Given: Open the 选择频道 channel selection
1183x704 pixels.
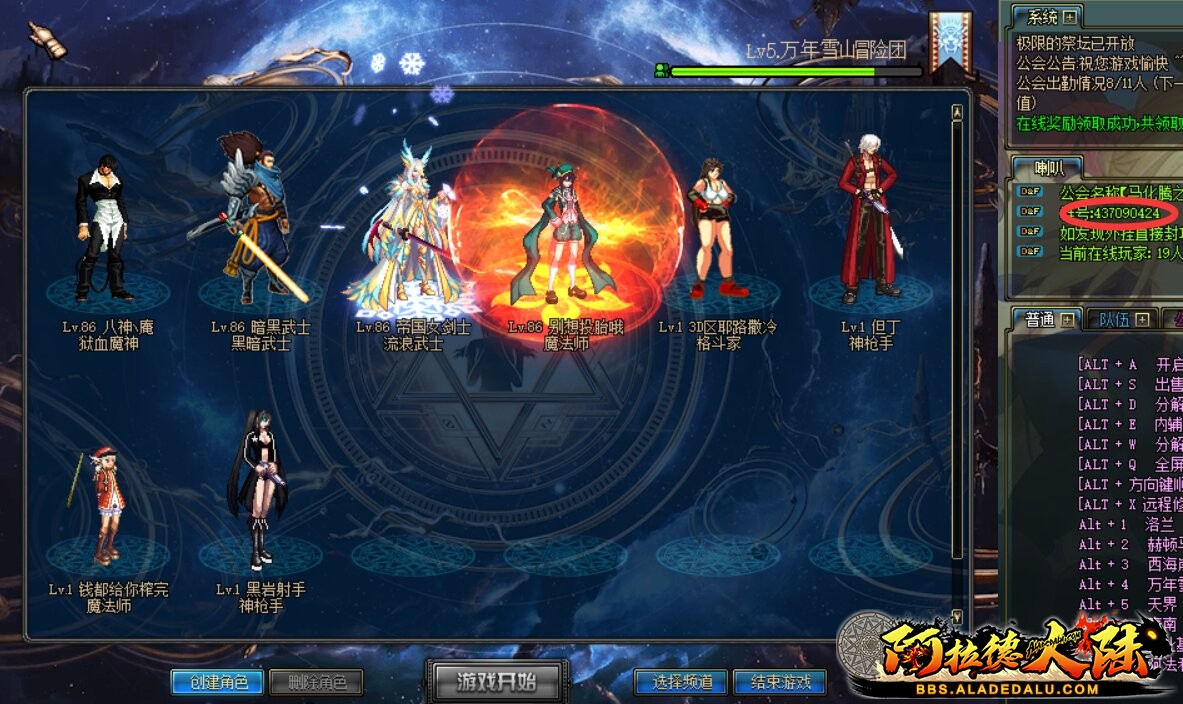Looking at the screenshot, I should pos(682,682).
